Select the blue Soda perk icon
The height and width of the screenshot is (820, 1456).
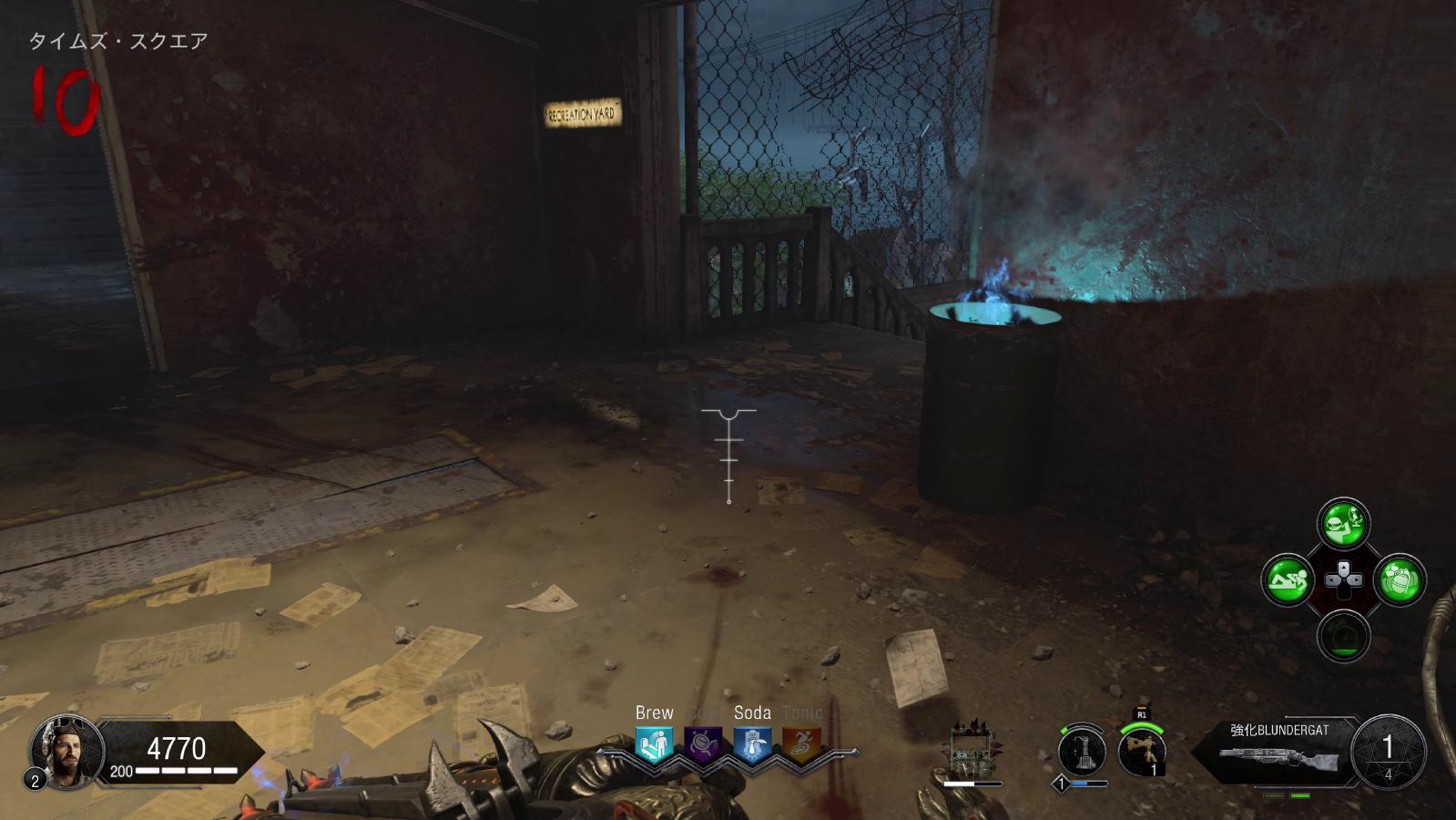point(752,744)
